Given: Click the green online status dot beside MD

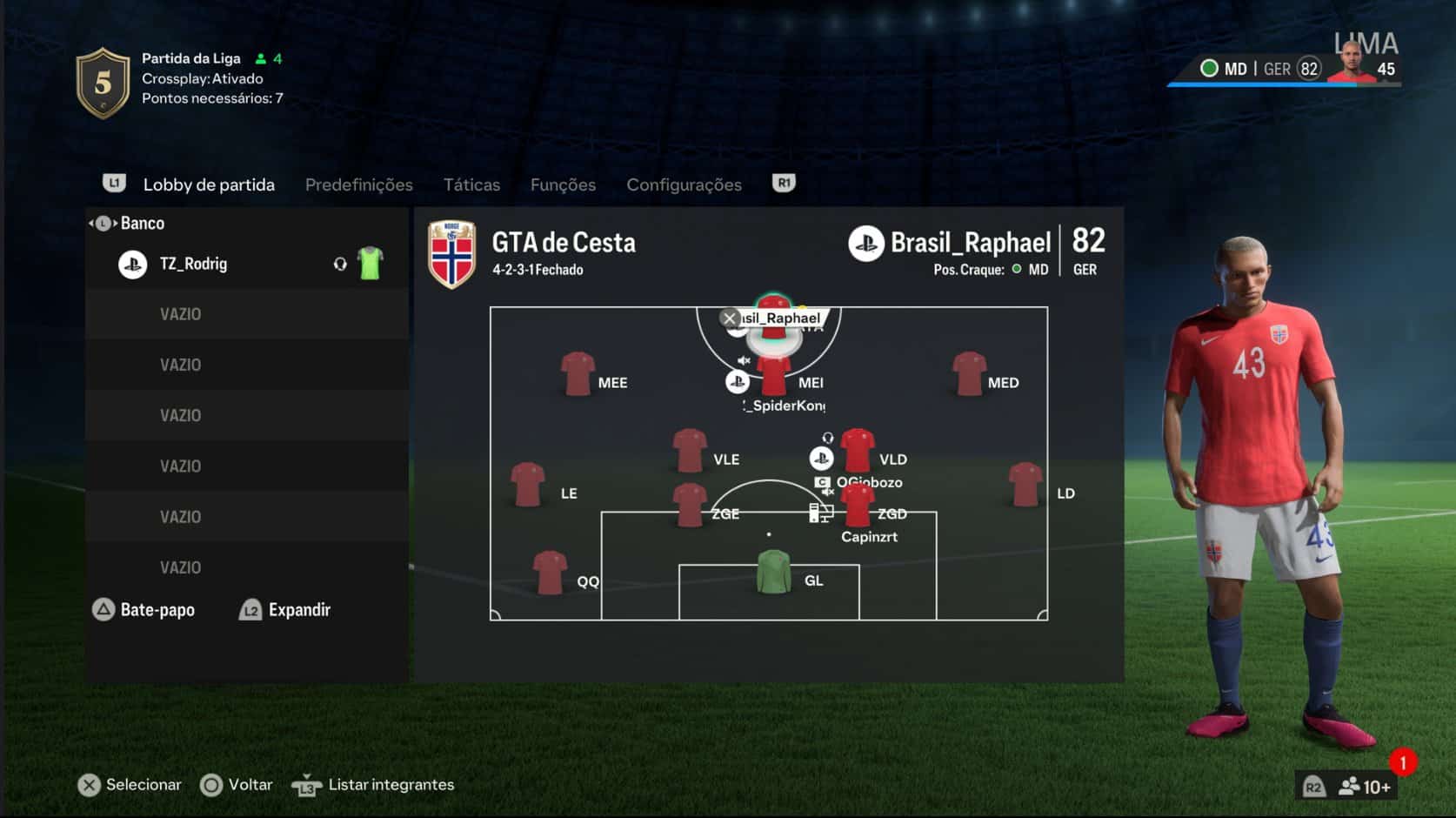Looking at the screenshot, I should [x=1209, y=68].
